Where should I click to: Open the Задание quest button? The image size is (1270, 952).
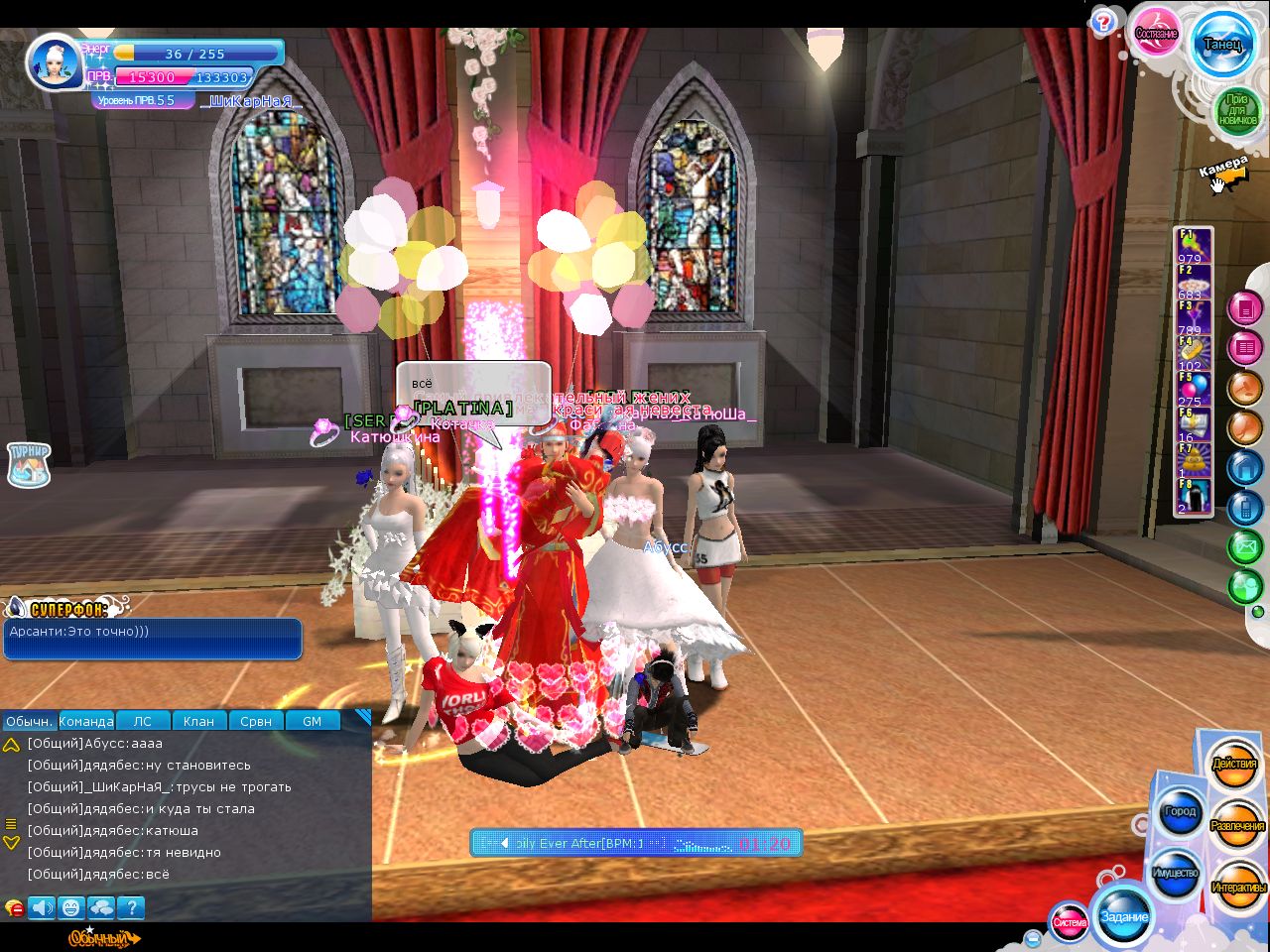point(1124,916)
